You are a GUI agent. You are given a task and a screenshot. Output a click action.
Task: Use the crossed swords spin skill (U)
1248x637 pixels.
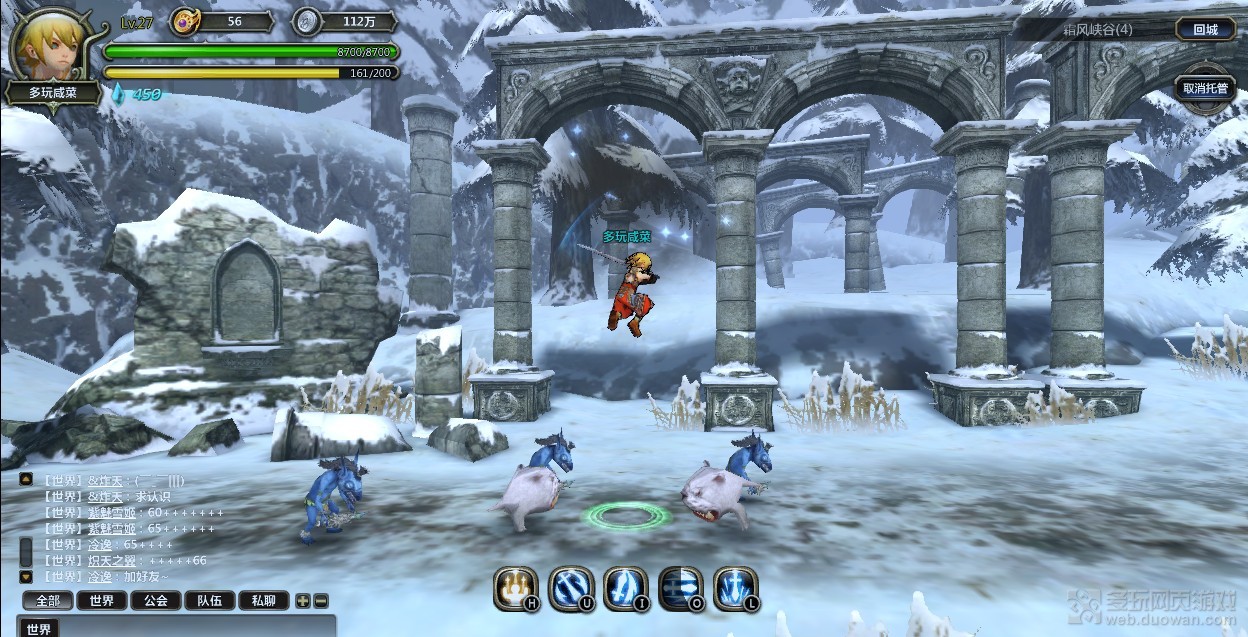point(571,588)
